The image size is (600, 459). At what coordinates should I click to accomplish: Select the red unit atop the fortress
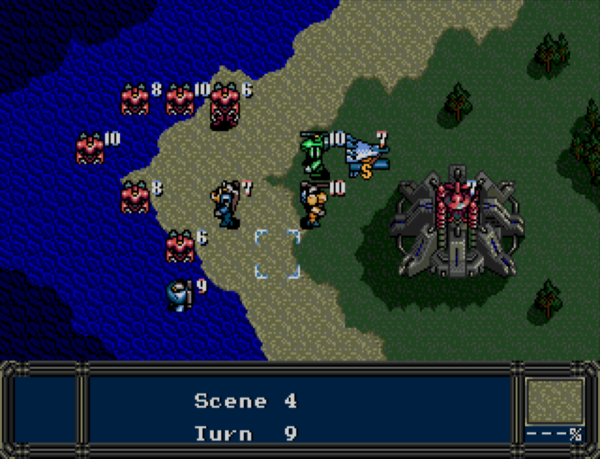(454, 196)
